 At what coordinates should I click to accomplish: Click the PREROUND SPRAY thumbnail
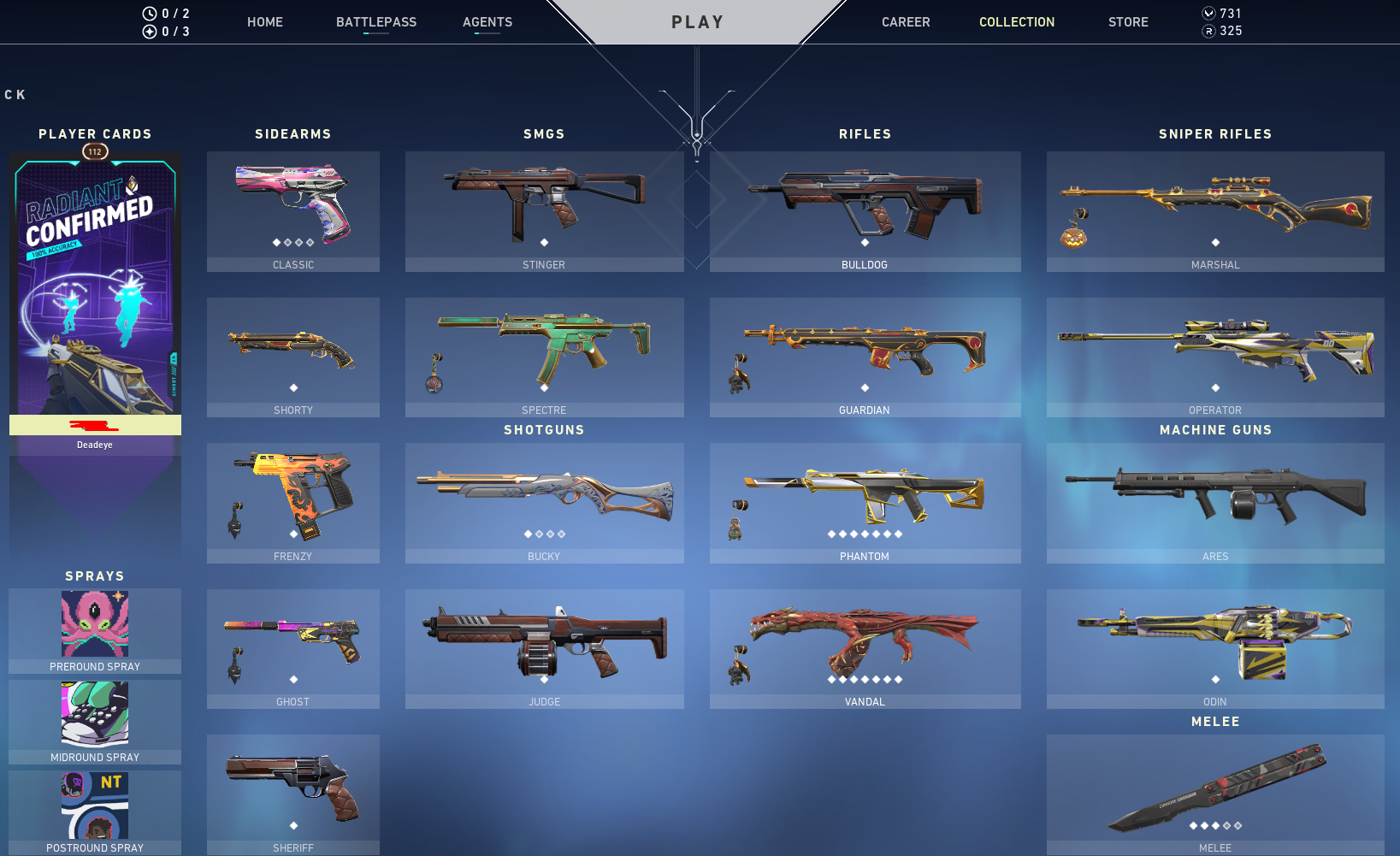[95, 624]
